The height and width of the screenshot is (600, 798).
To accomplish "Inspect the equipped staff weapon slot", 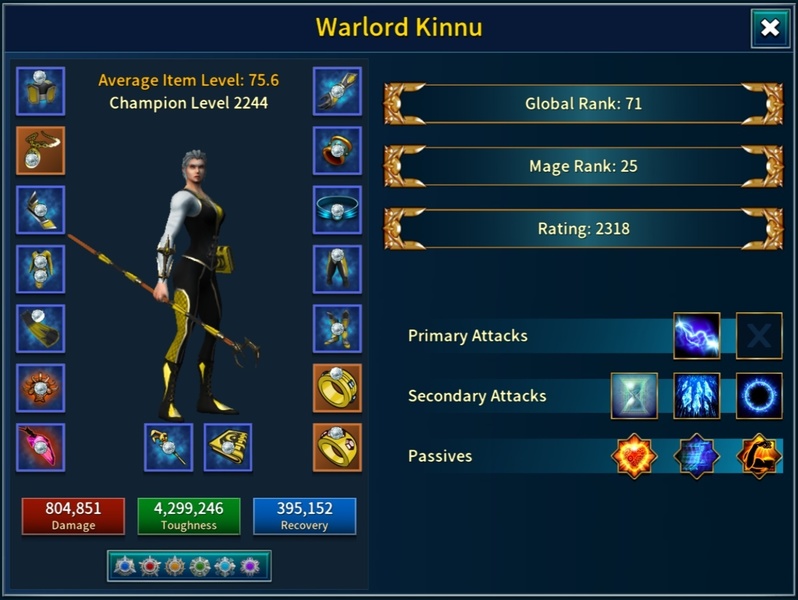I will click(169, 448).
